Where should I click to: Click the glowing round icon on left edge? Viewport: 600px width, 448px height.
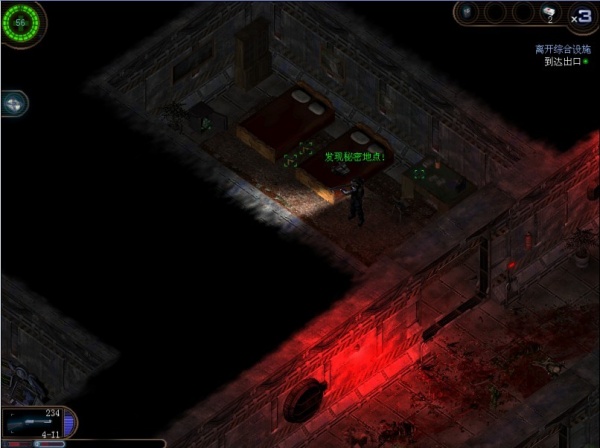[13, 103]
